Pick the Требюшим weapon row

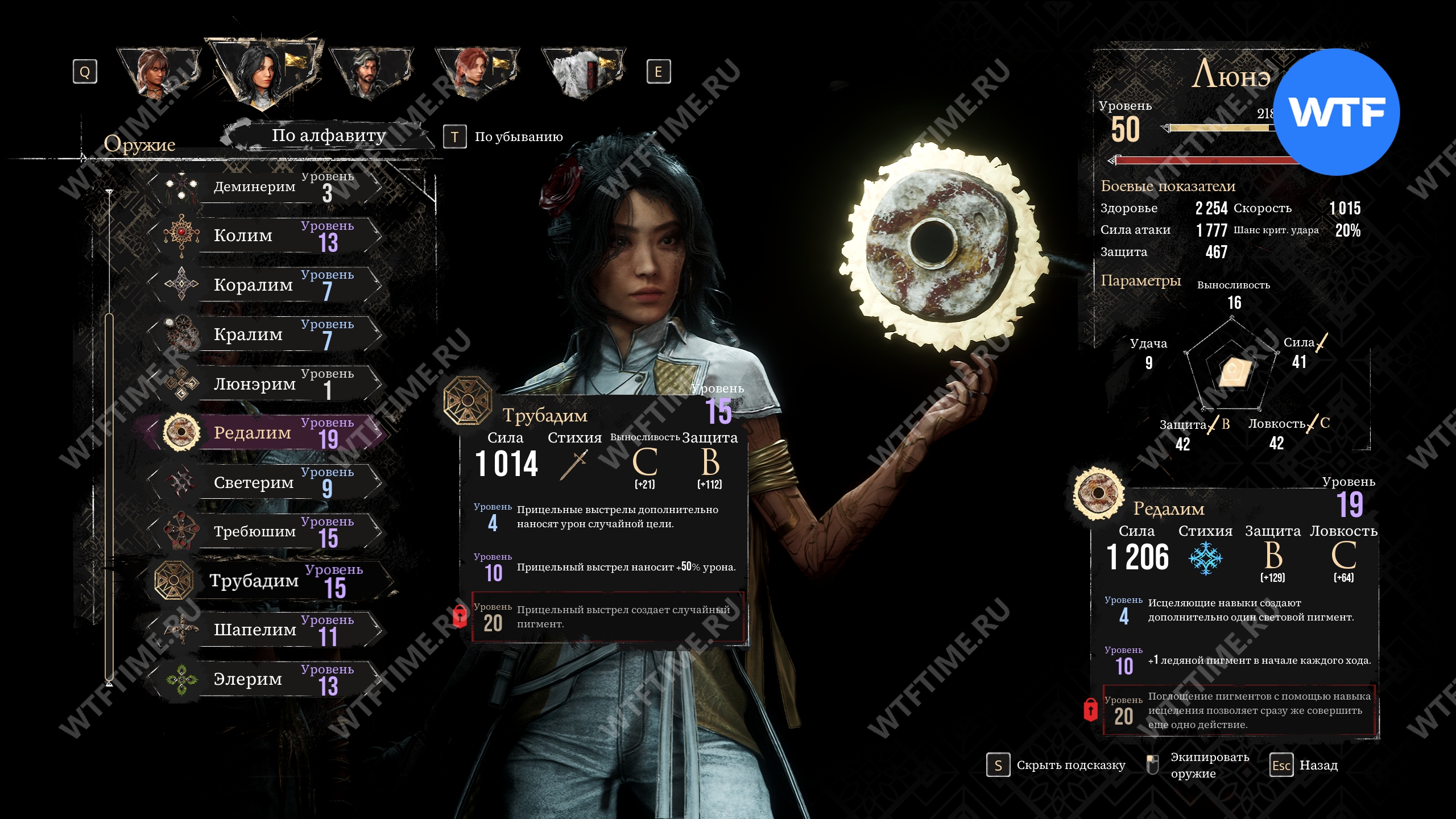pos(263,531)
